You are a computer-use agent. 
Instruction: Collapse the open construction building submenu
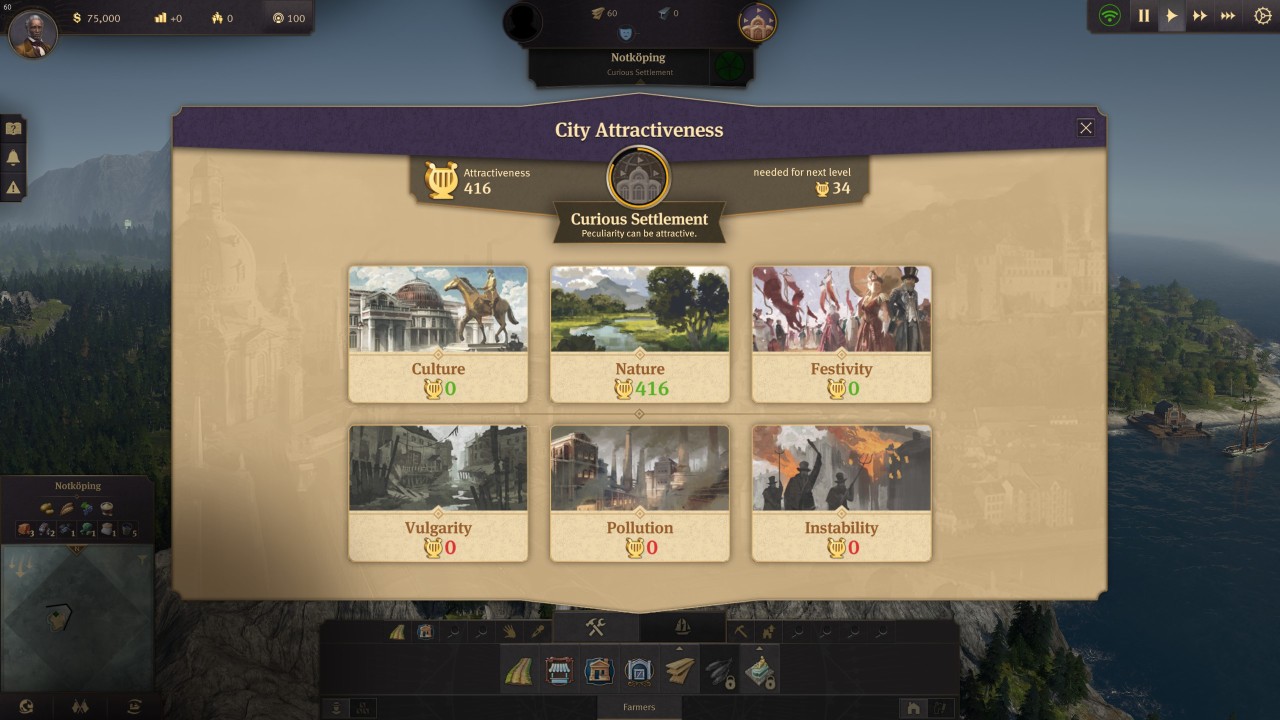(x=595, y=627)
